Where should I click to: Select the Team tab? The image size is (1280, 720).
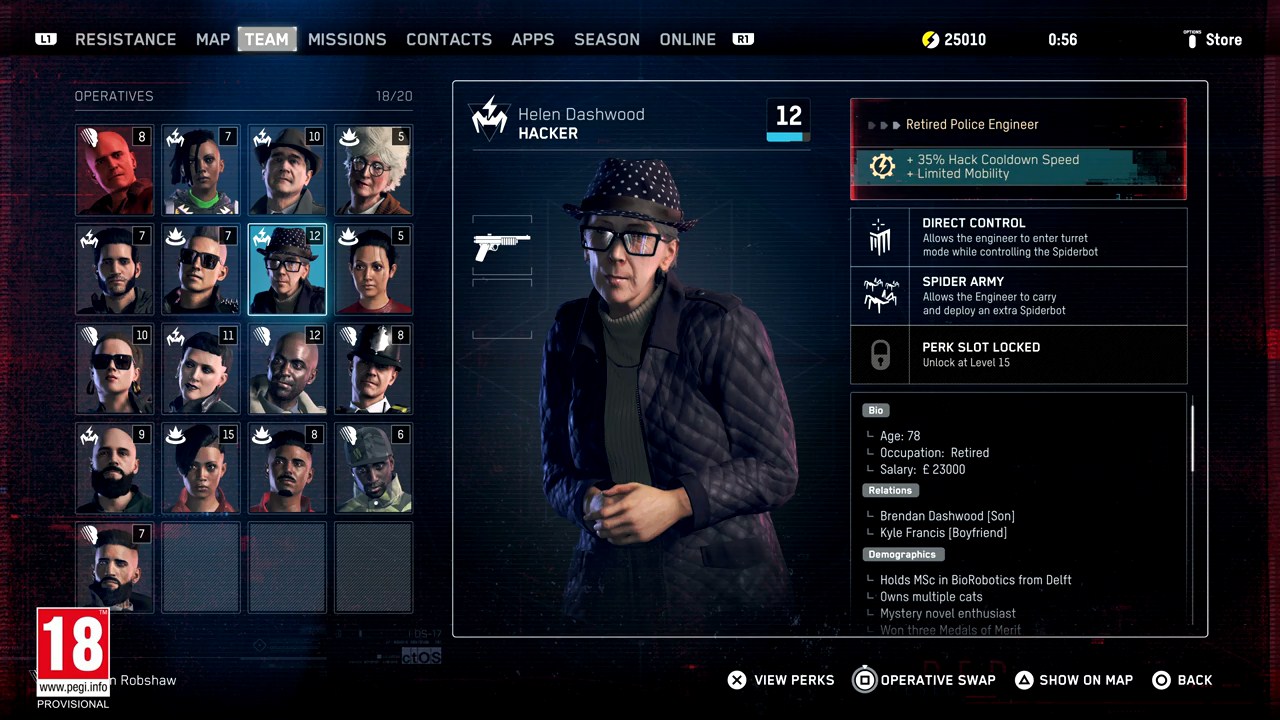coord(267,40)
